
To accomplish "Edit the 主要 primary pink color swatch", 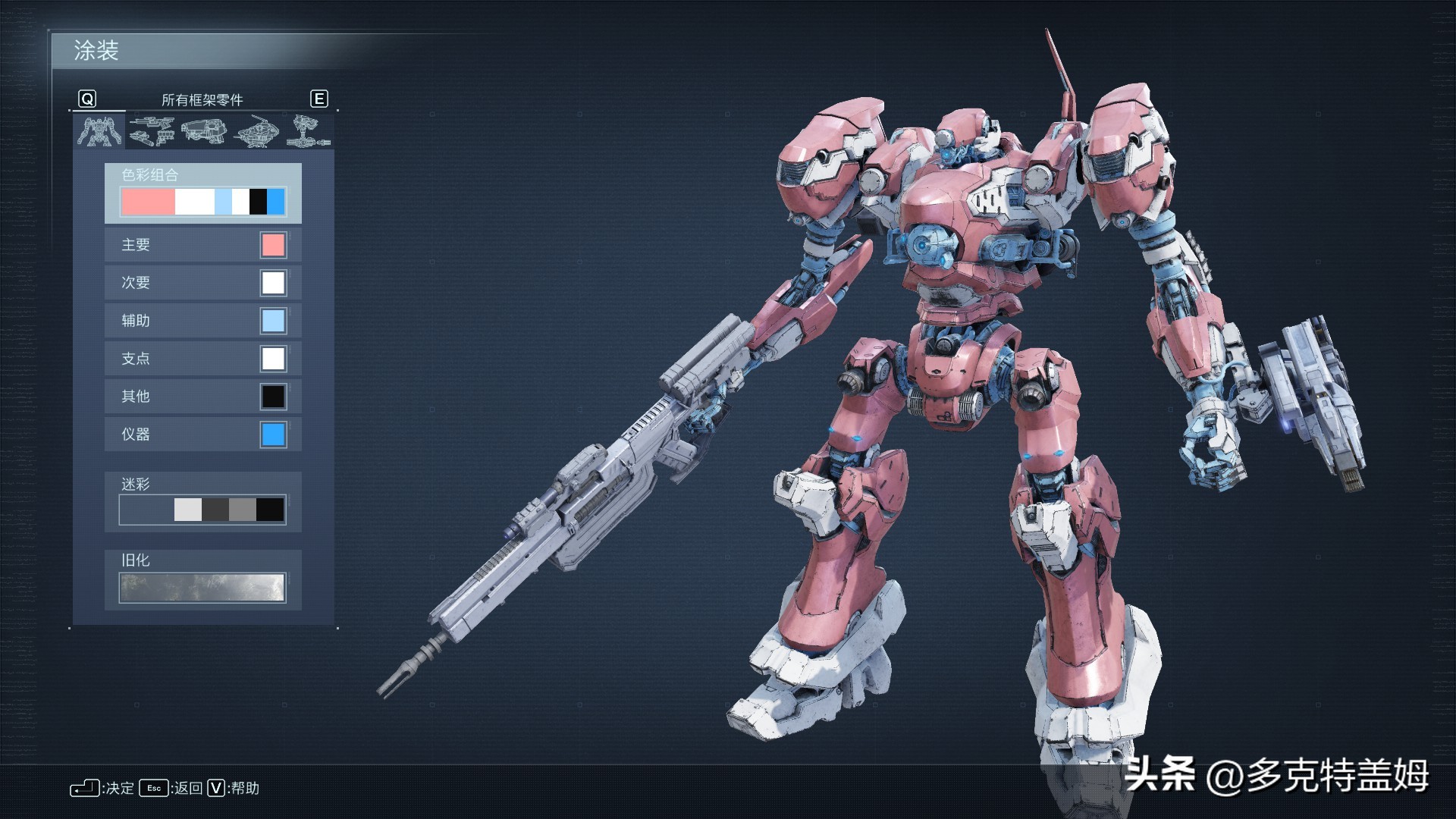I will click(x=273, y=245).
